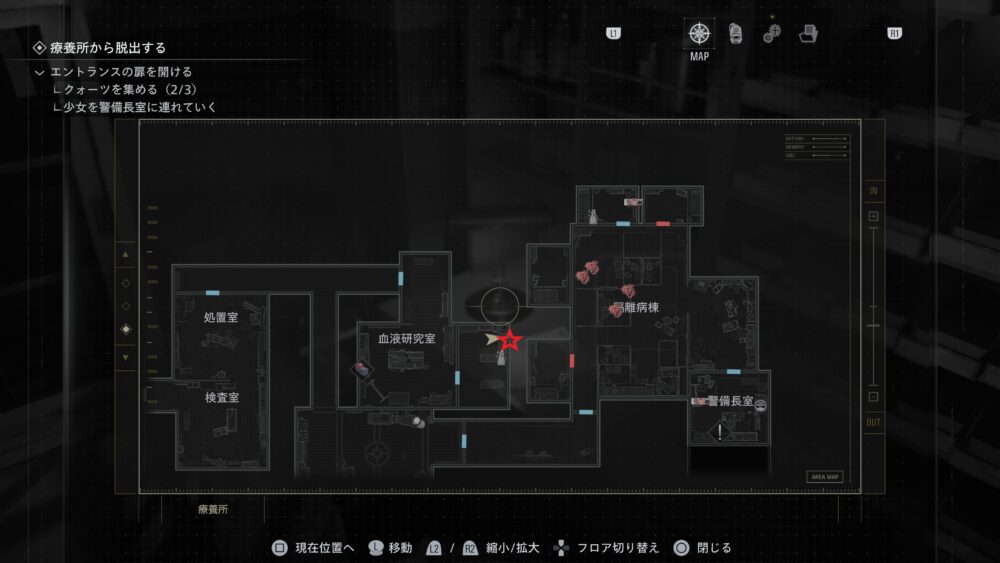
Task: Switch to the gears crafting tab
Action: pyautogui.click(x=772, y=33)
